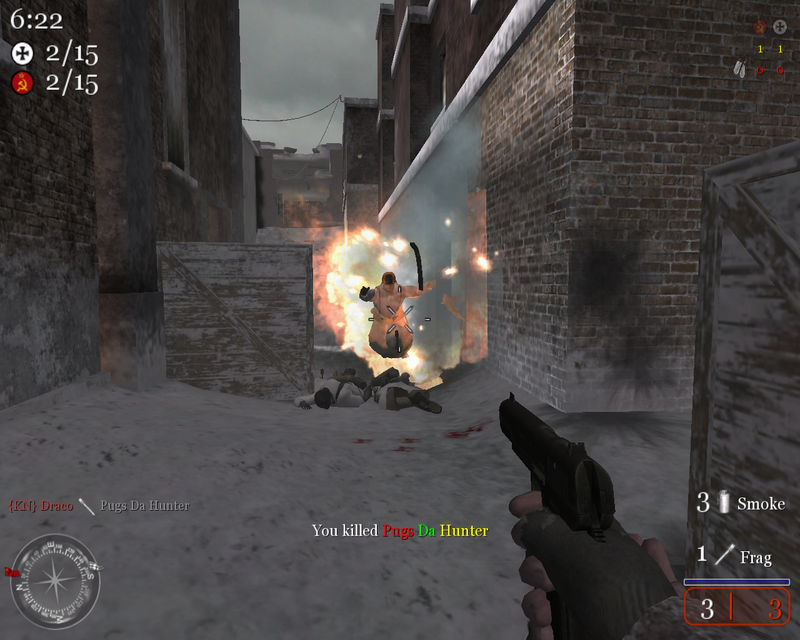Select the Frag grenade icon
The width and height of the screenshot is (800, 640).
point(725,556)
